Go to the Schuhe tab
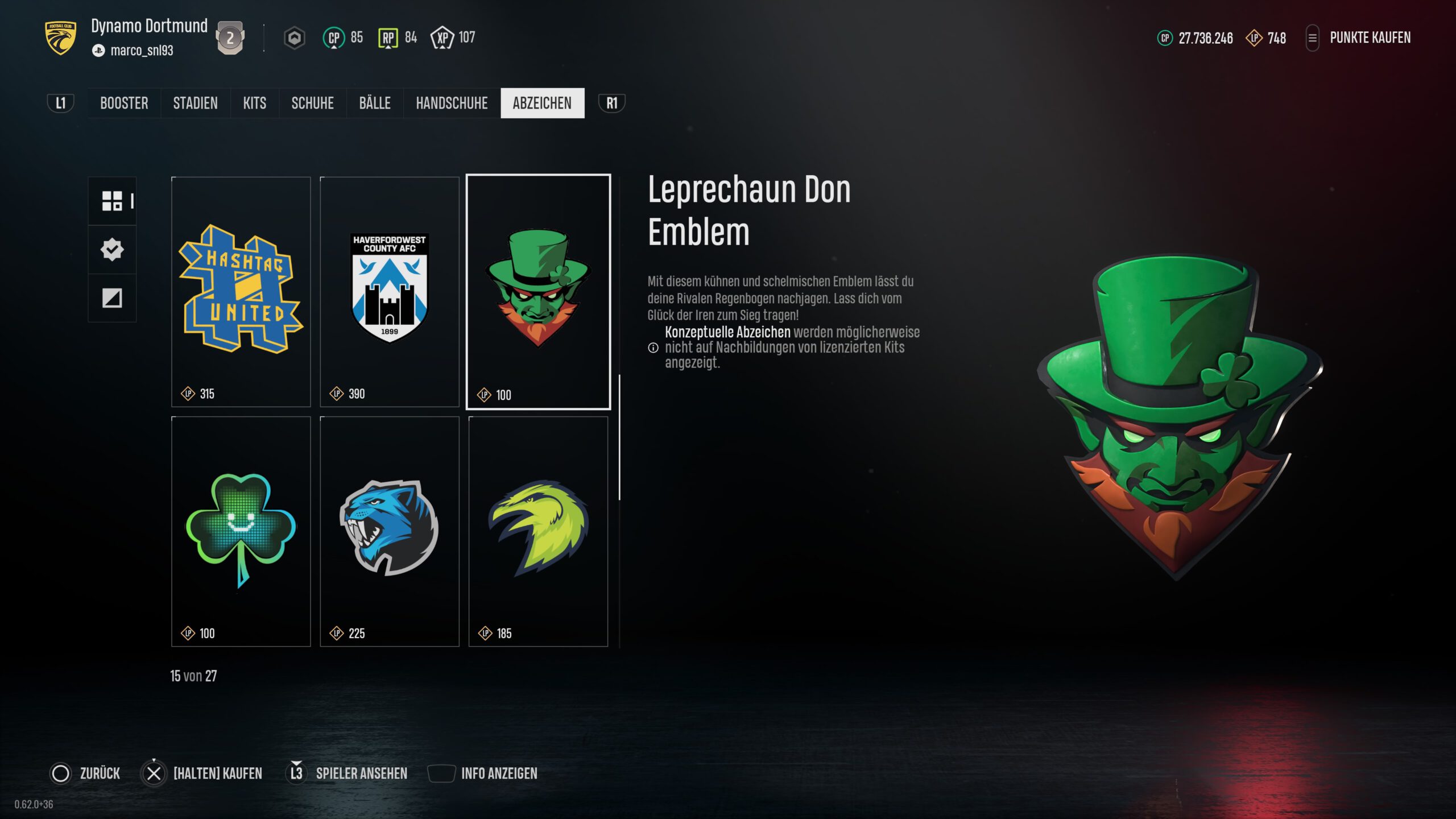The width and height of the screenshot is (1456, 819). click(x=312, y=103)
